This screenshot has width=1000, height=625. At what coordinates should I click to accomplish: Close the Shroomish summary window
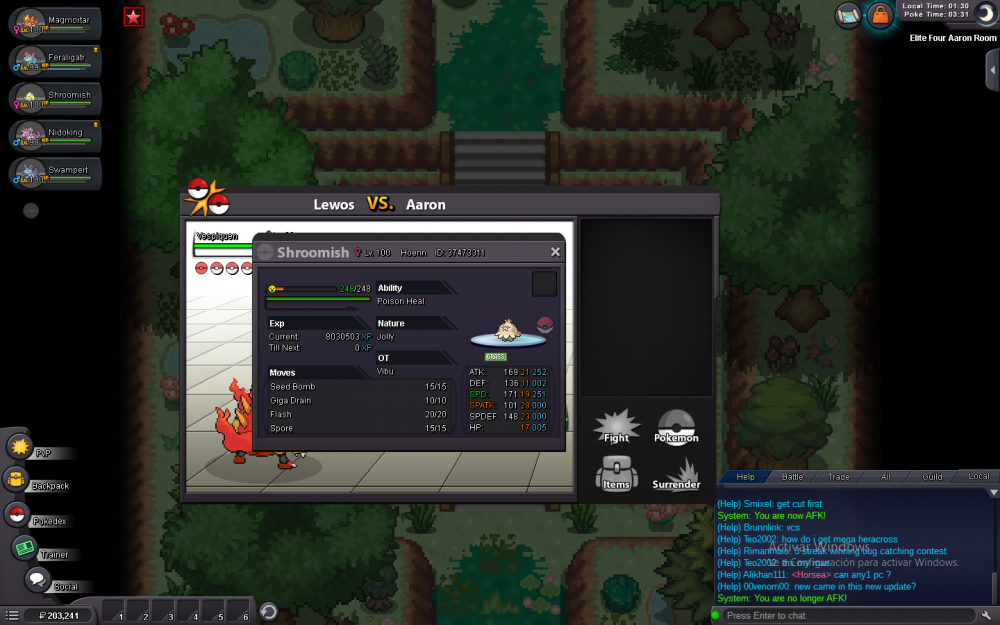tap(555, 252)
